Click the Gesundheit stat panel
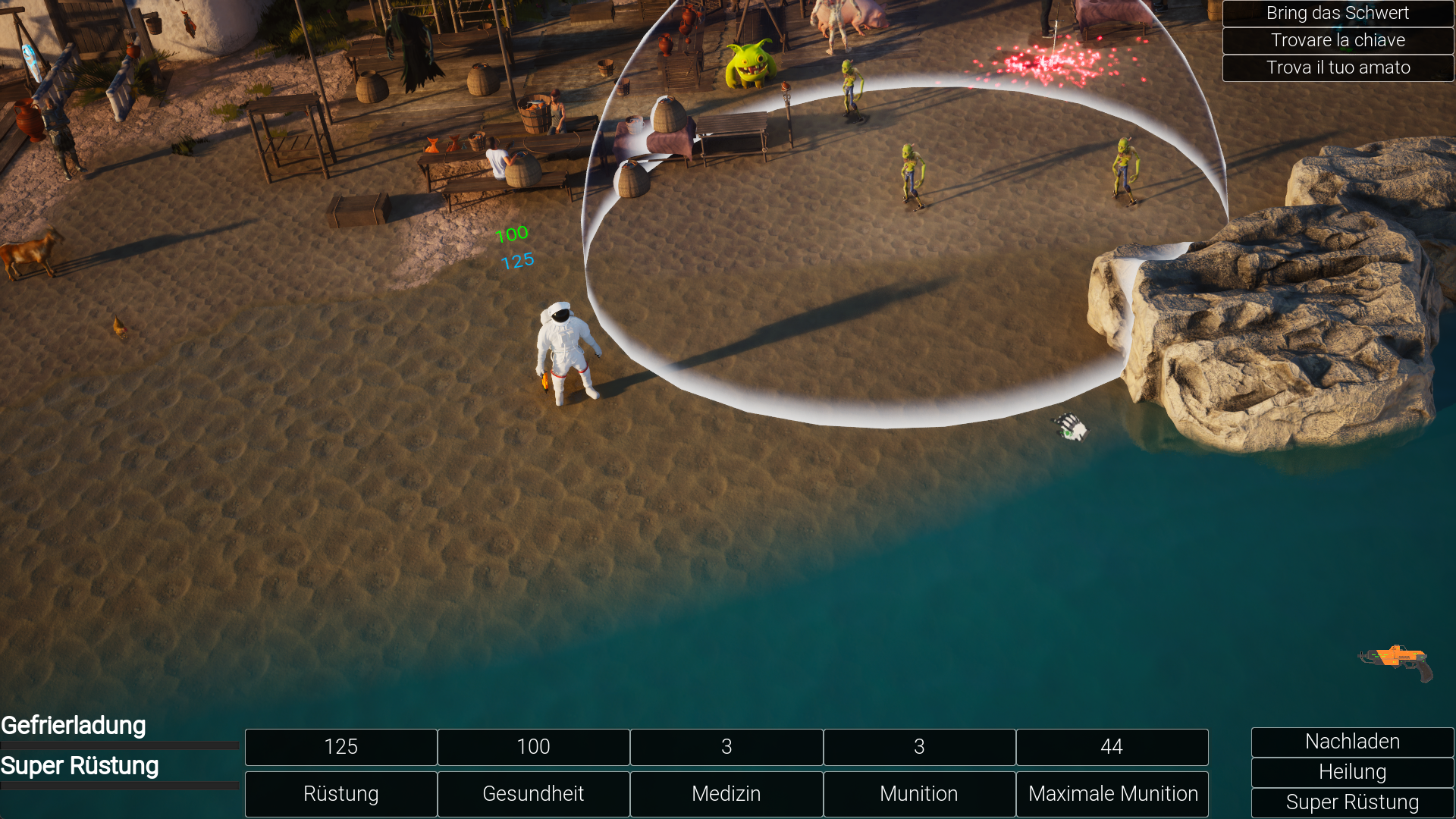This screenshot has width=1456, height=819. [x=533, y=794]
